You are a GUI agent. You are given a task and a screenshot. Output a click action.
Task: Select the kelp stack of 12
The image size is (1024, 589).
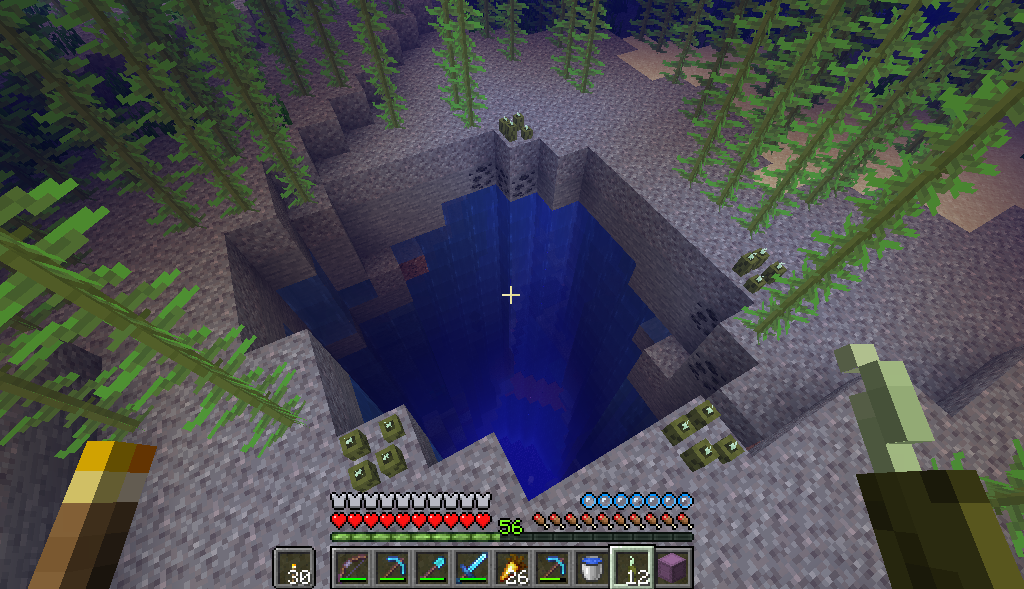tap(632, 568)
